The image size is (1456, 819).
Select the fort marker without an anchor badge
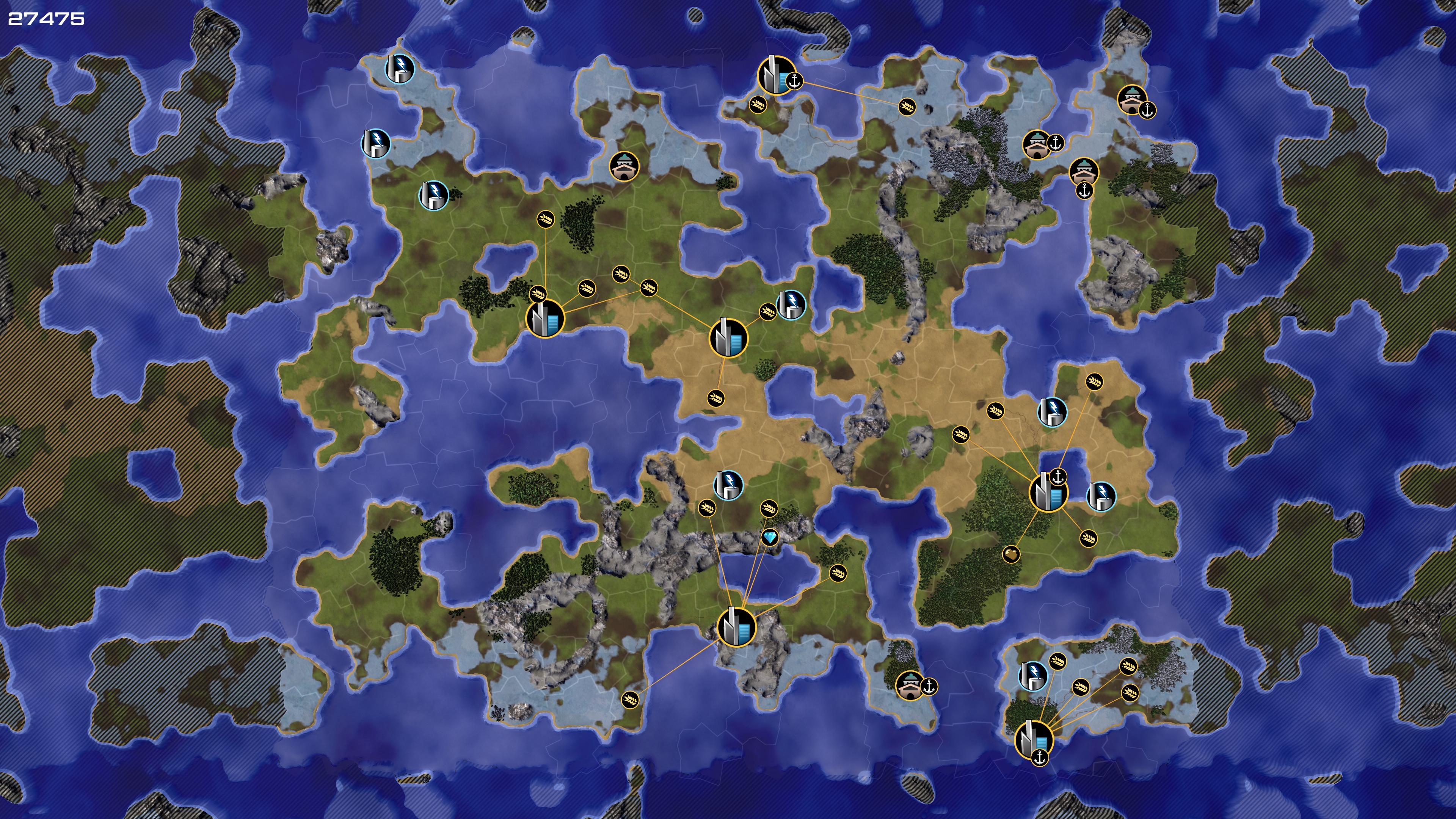point(623,166)
